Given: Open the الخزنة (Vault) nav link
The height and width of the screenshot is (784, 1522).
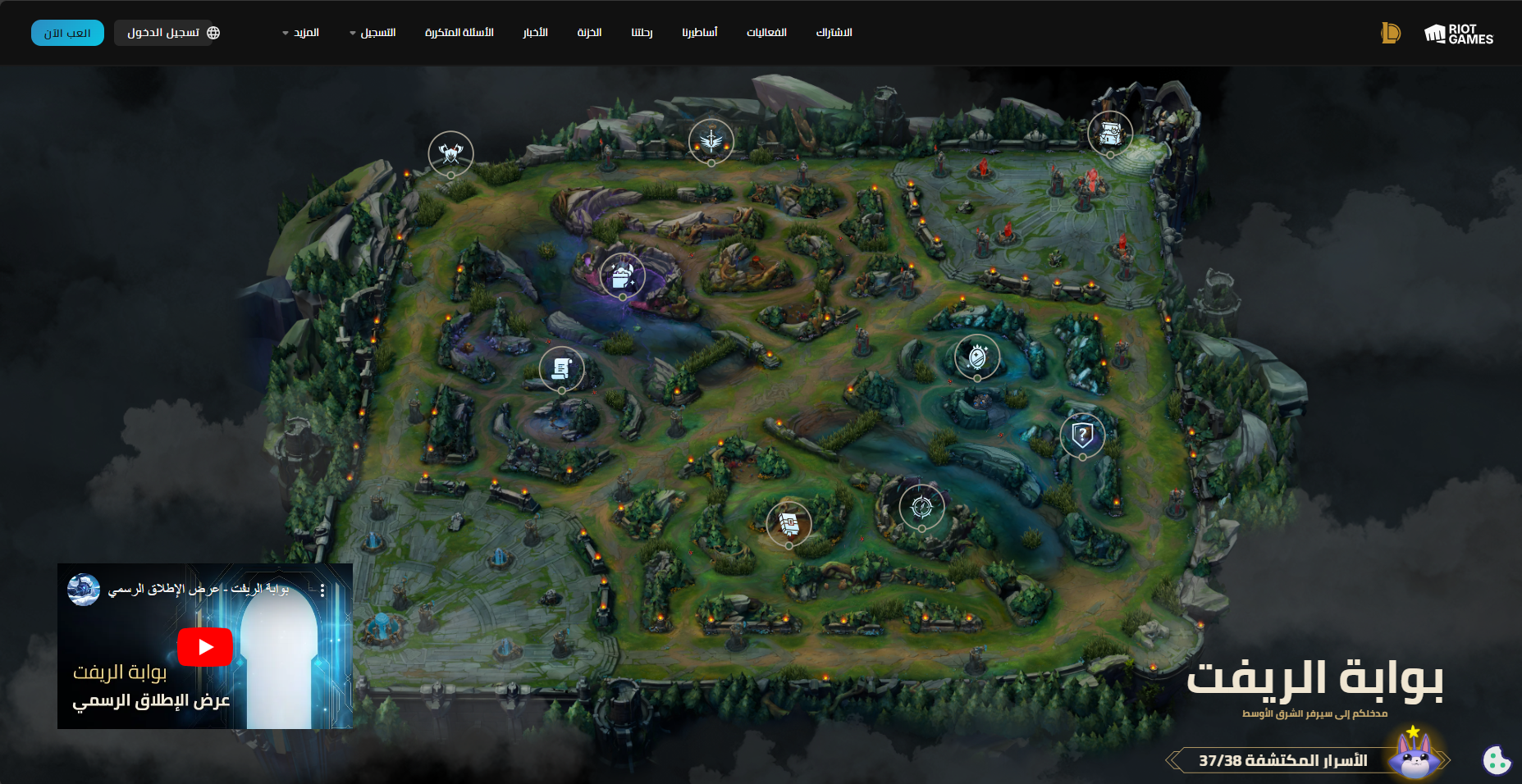Looking at the screenshot, I should (589, 33).
